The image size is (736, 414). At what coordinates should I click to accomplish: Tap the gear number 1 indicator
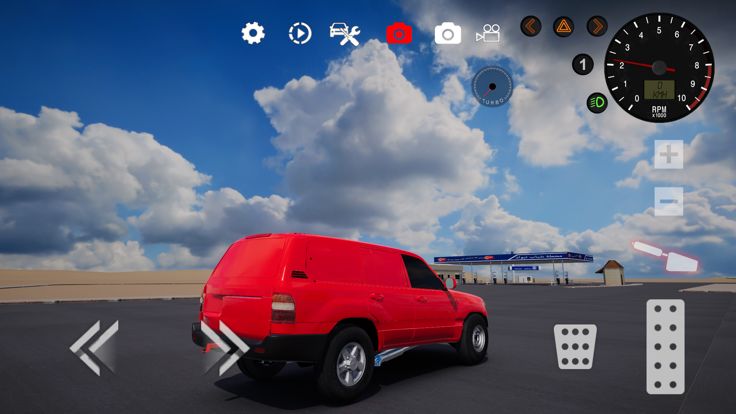click(583, 64)
